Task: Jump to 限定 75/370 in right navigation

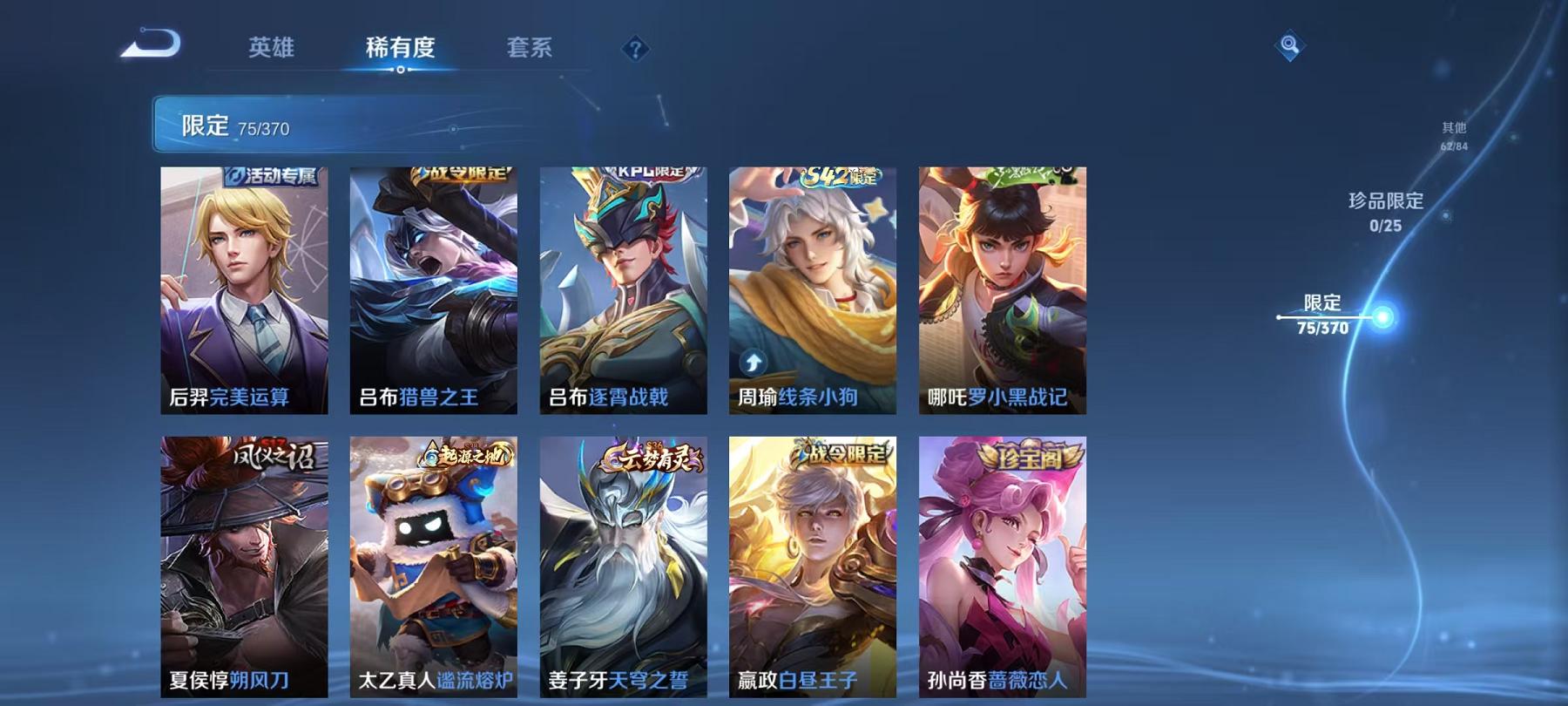Action: 1324,314
